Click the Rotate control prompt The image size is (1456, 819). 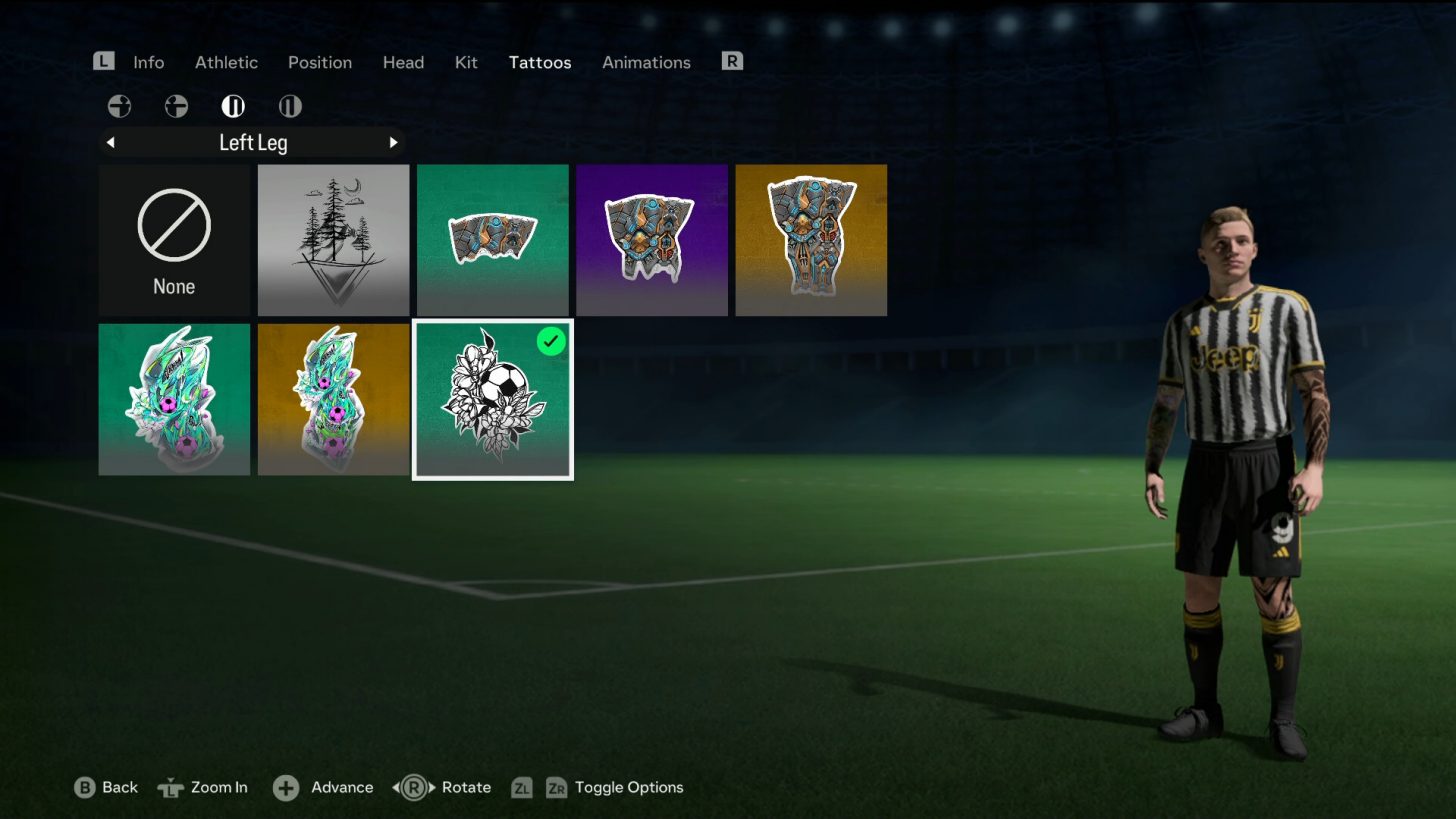coord(443,788)
